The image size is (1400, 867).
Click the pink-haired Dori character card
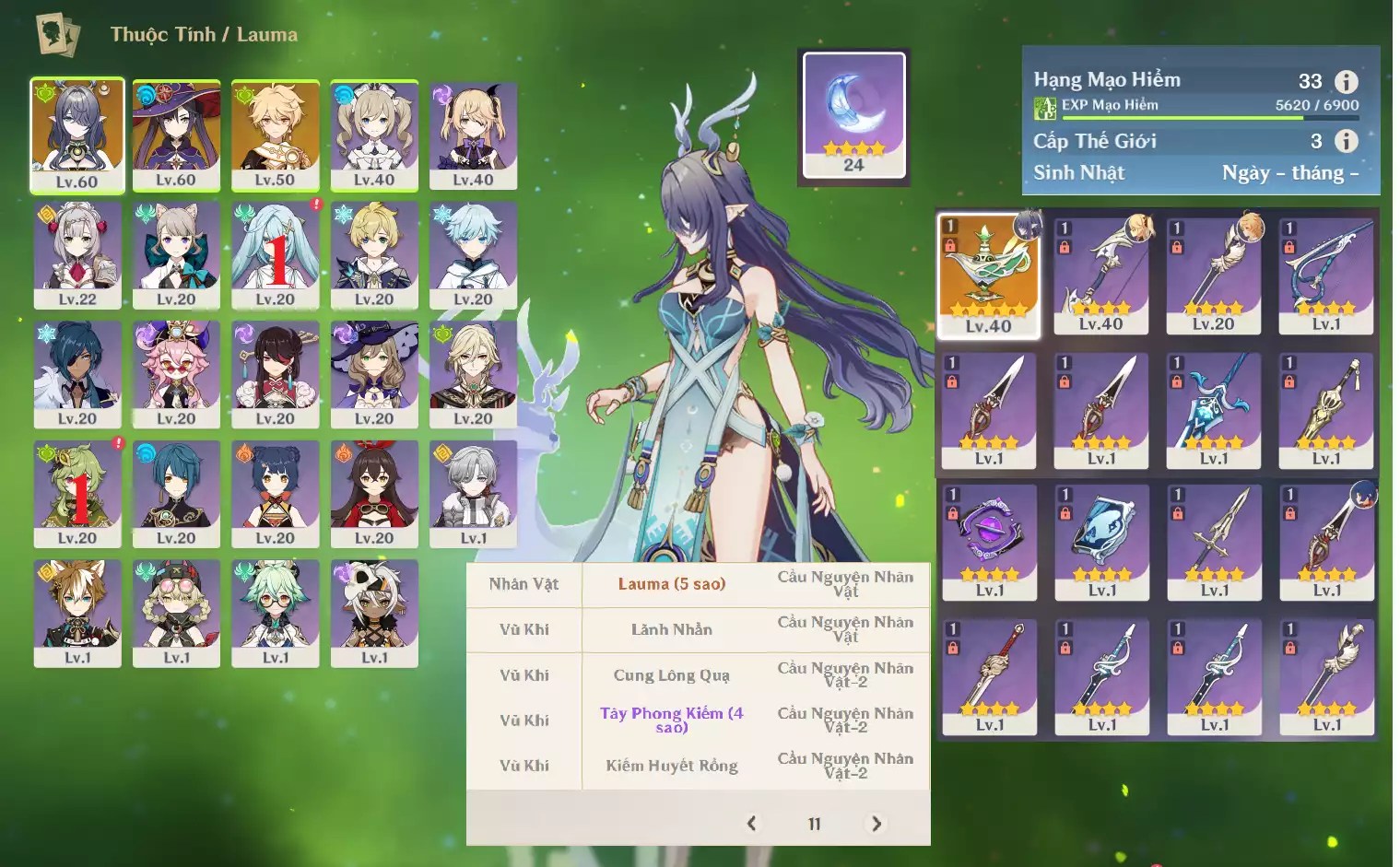pyautogui.click(x=176, y=374)
